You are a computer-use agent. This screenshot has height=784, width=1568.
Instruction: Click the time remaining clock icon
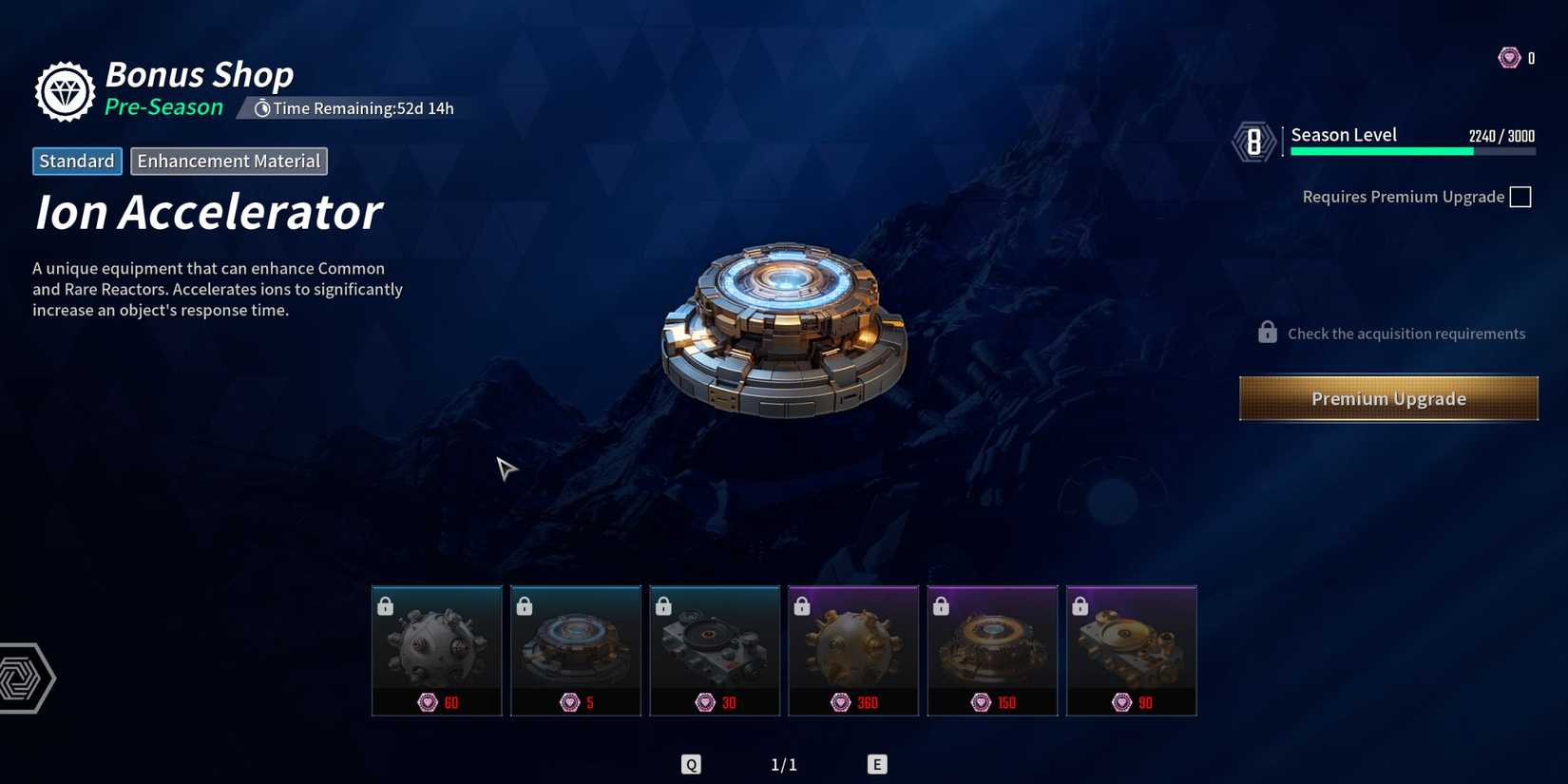(x=262, y=107)
